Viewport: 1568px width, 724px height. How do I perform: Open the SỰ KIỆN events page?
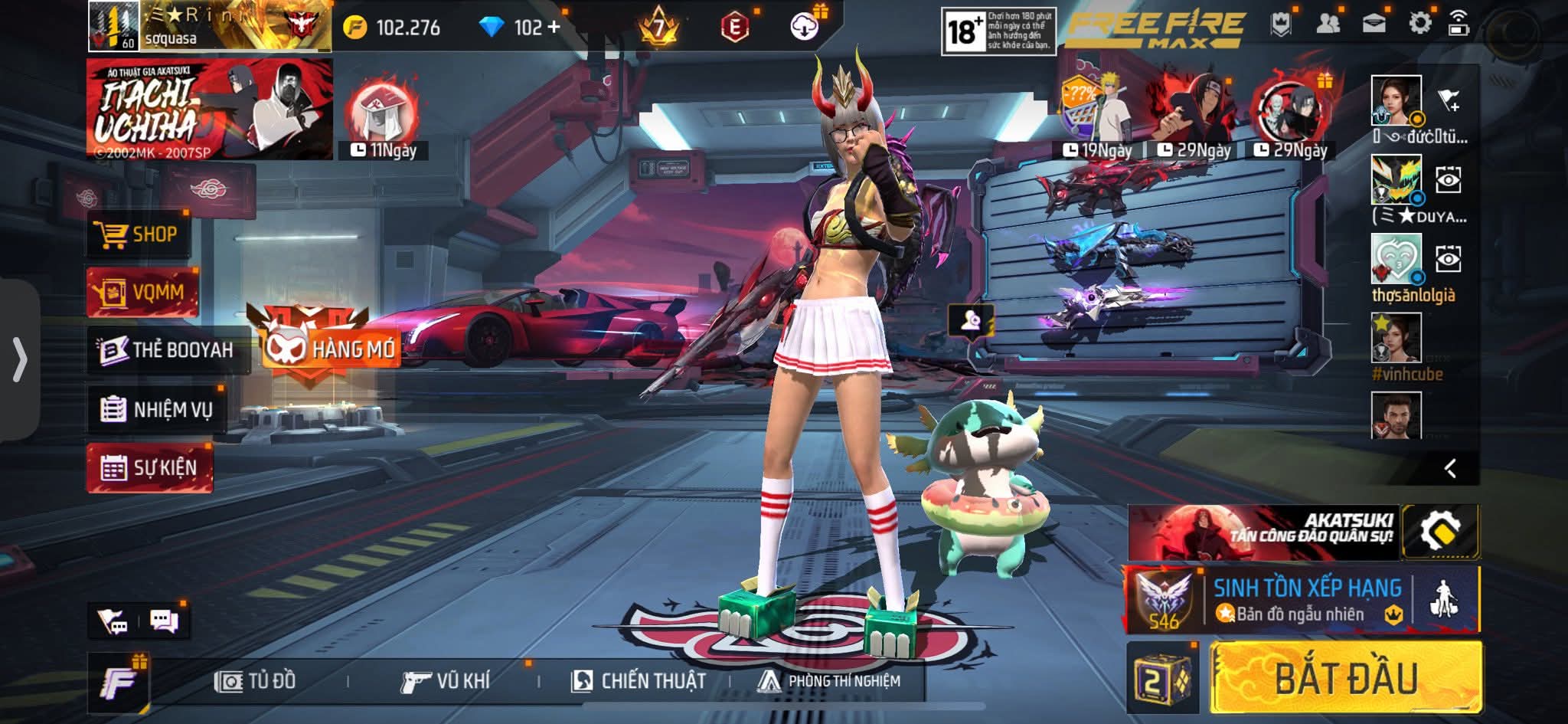150,467
